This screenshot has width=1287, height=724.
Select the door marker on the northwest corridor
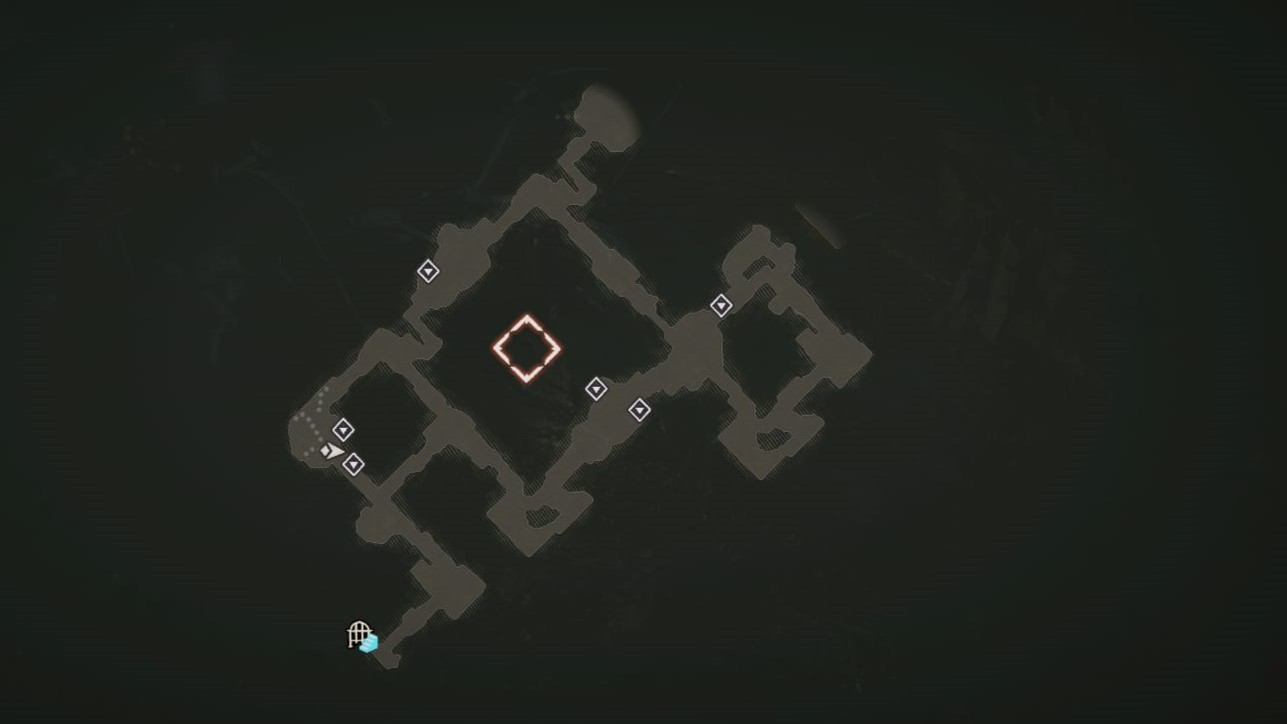tap(430, 271)
